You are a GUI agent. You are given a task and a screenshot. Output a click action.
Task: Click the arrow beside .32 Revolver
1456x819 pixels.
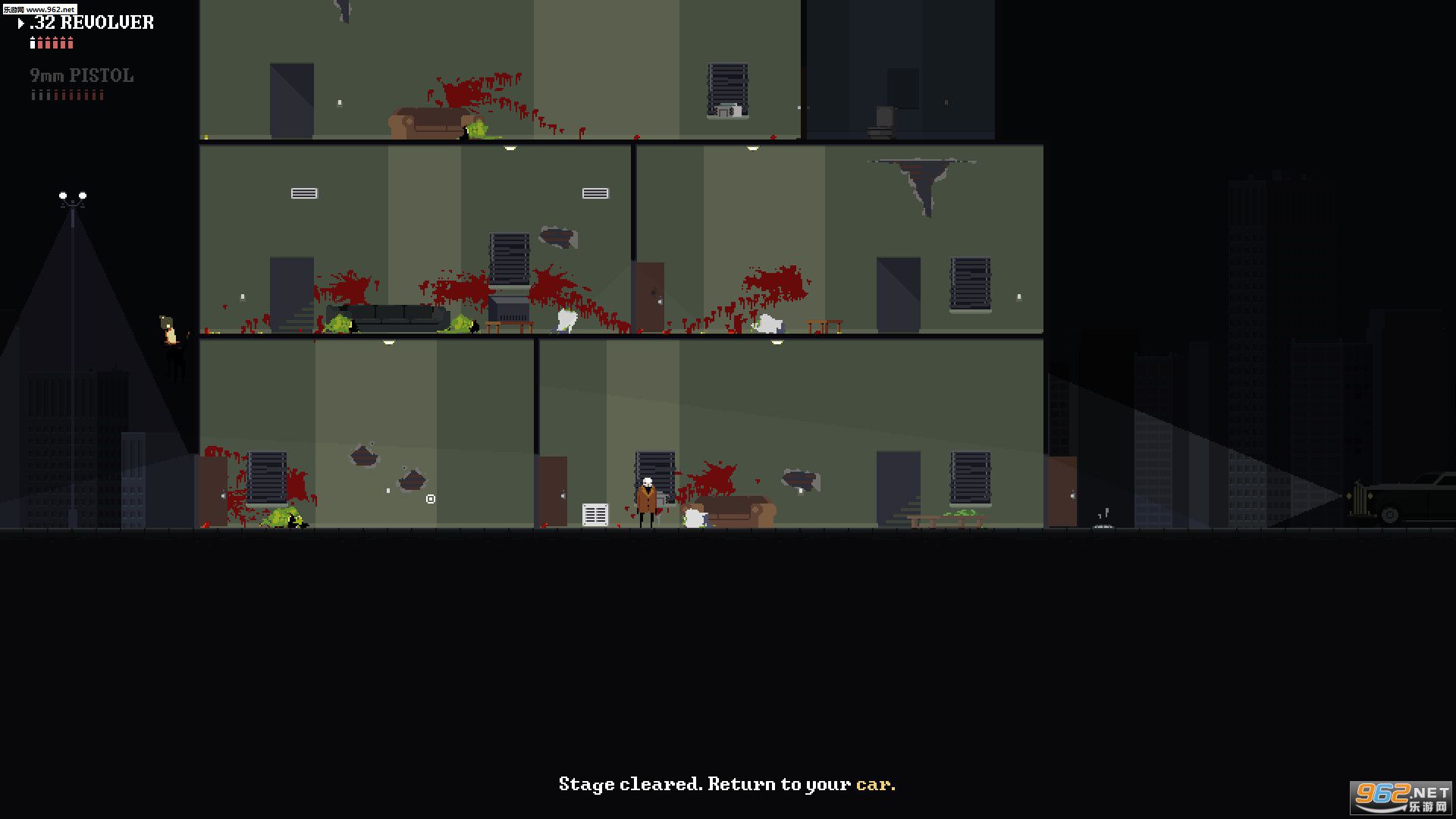(x=20, y=23)
